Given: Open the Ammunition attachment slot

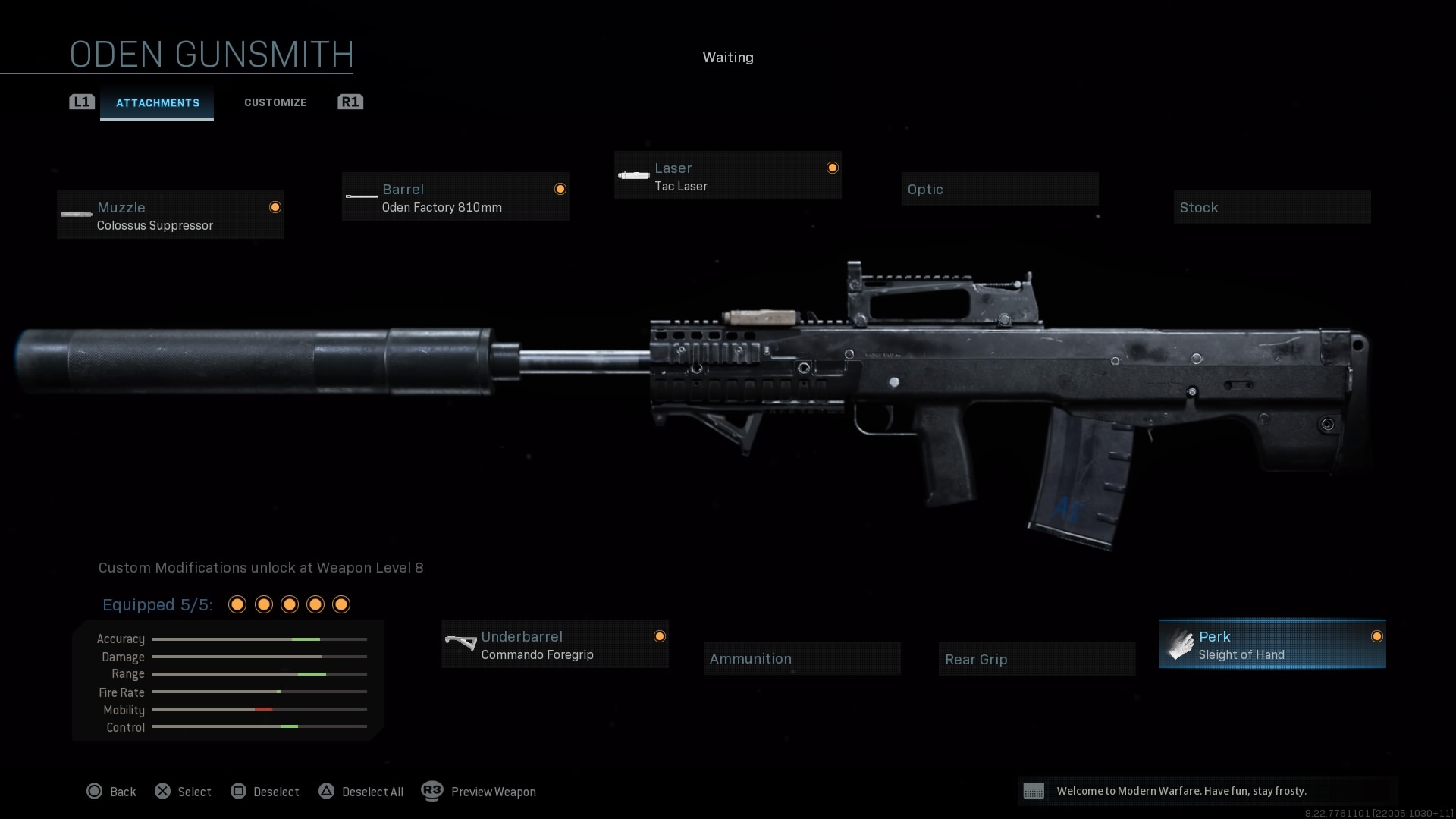Looking at the screenshot, I should tap(802, 657).
